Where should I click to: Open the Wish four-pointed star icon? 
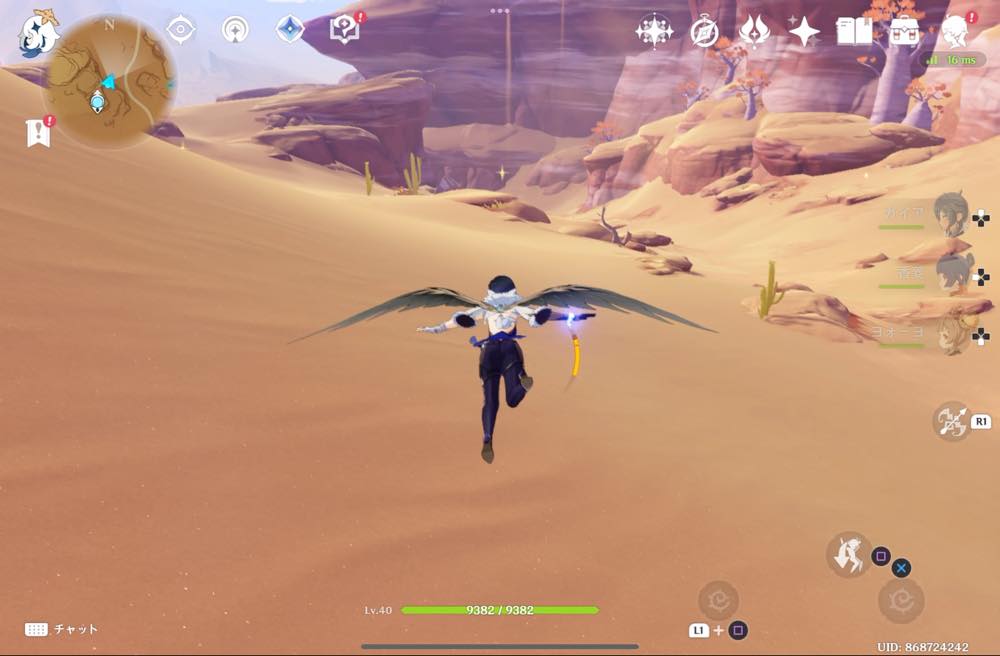(x=803, y=31)
